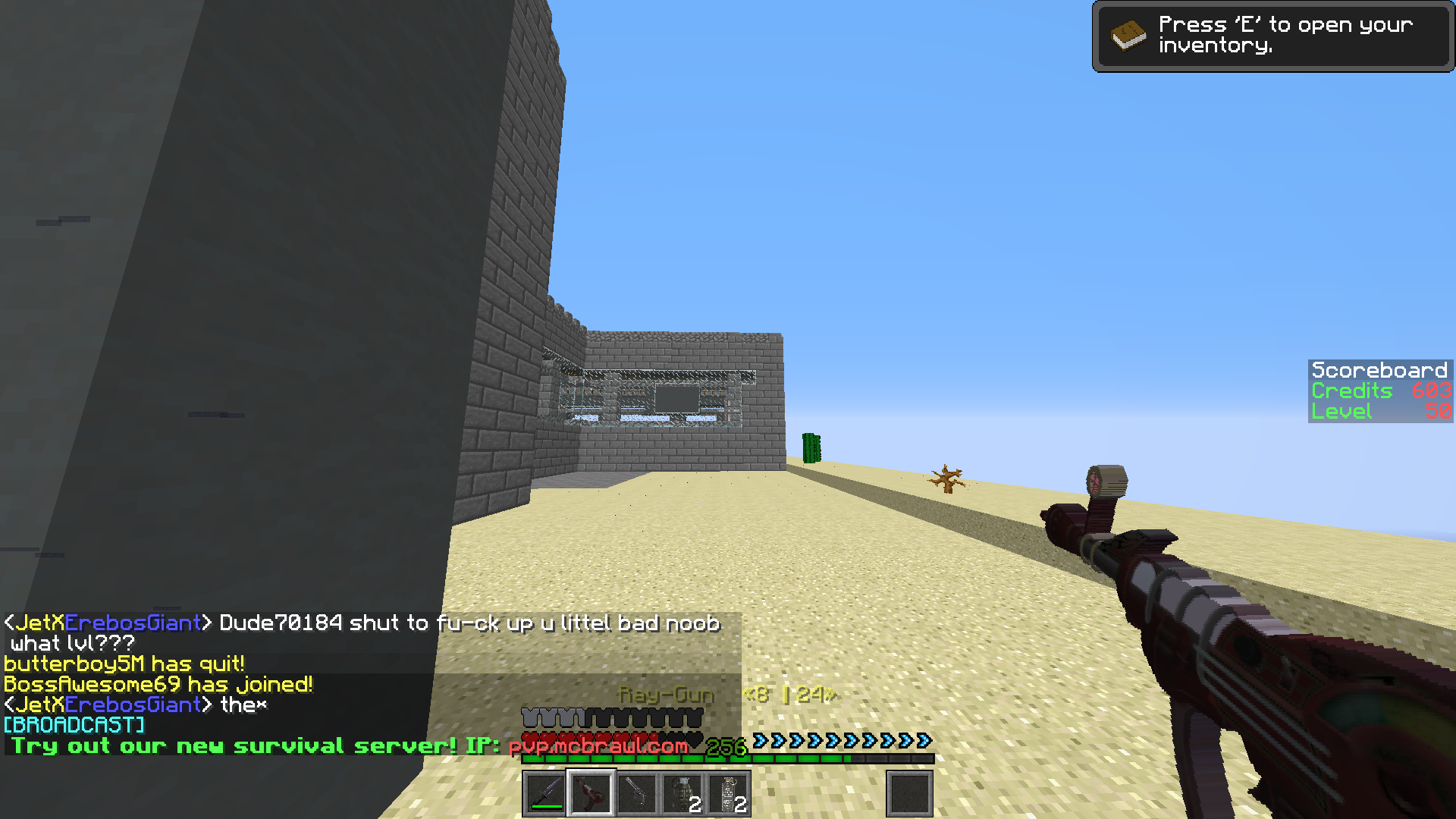This screenshot has width=1456, height=819.
Task: Choose the Ray-Gun in the hotbar
Action: (591, 794)
